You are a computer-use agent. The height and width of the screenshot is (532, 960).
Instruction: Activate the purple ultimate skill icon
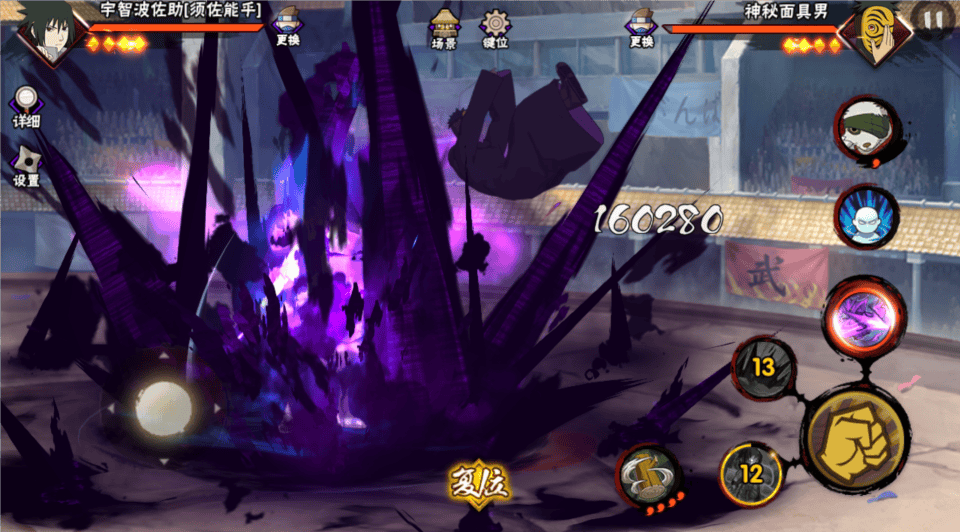click(x=864, y=314)
